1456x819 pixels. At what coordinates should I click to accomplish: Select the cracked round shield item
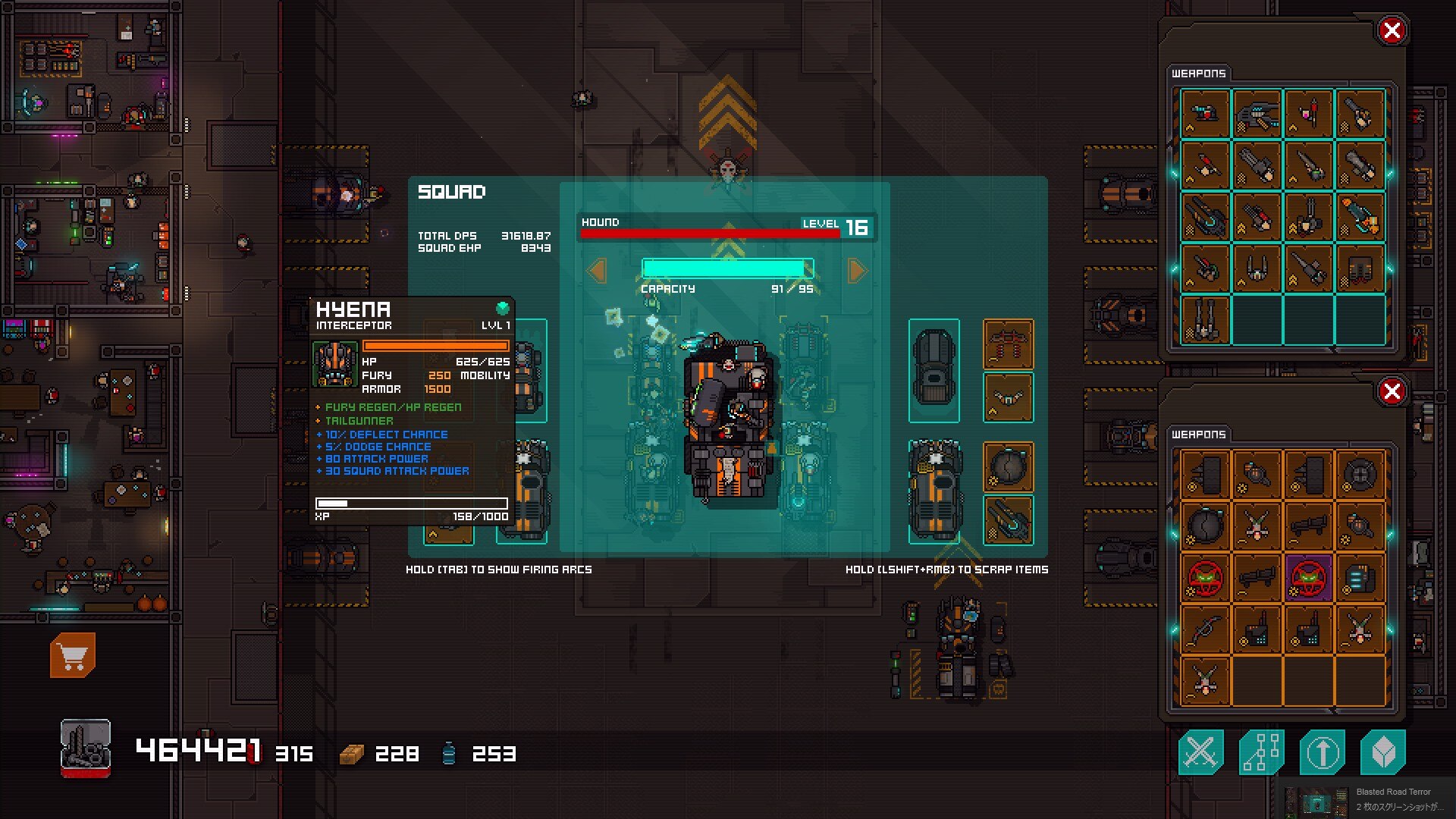pos(1206,526)
